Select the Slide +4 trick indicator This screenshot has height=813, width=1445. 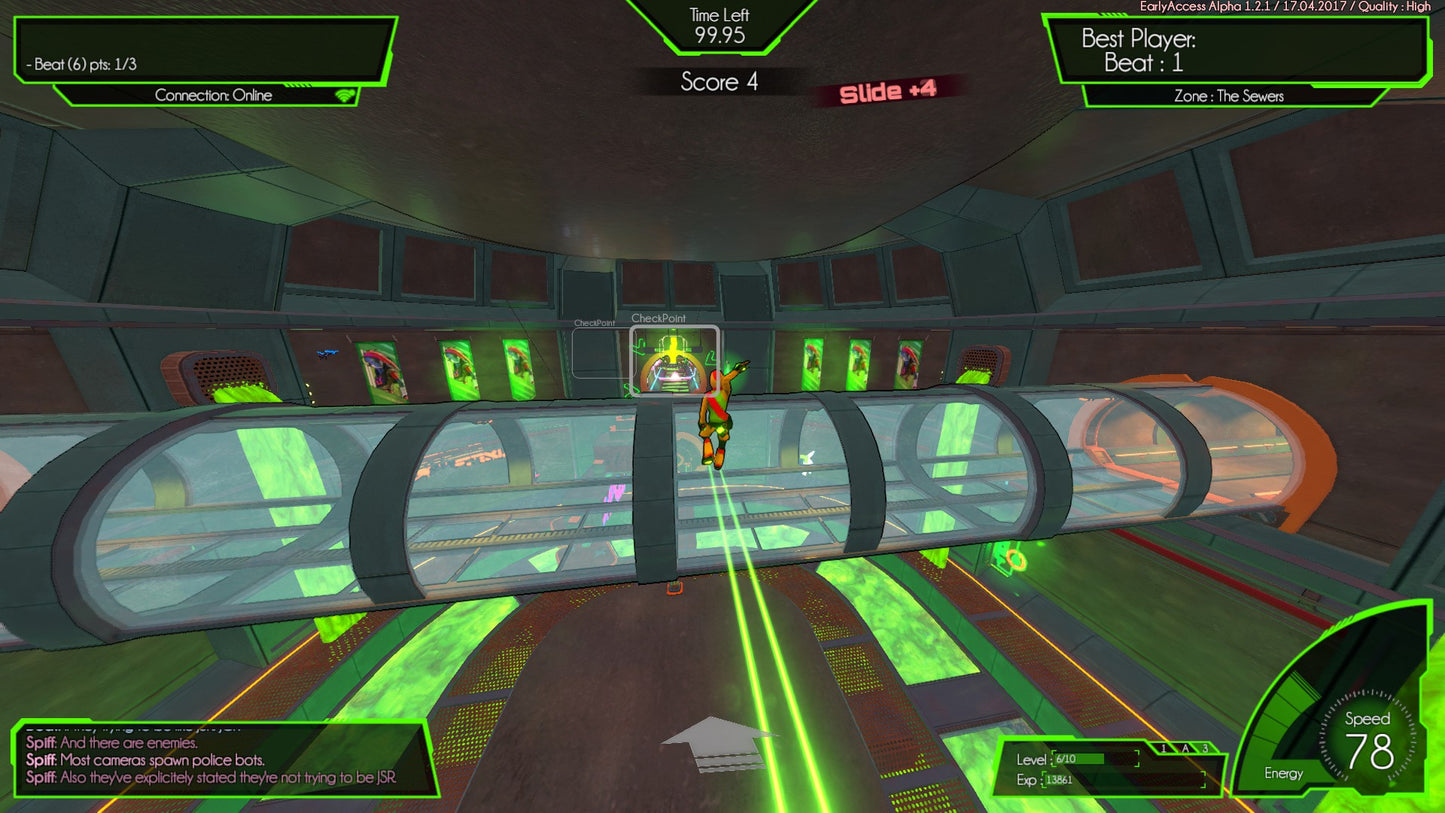tap(890, 89)
